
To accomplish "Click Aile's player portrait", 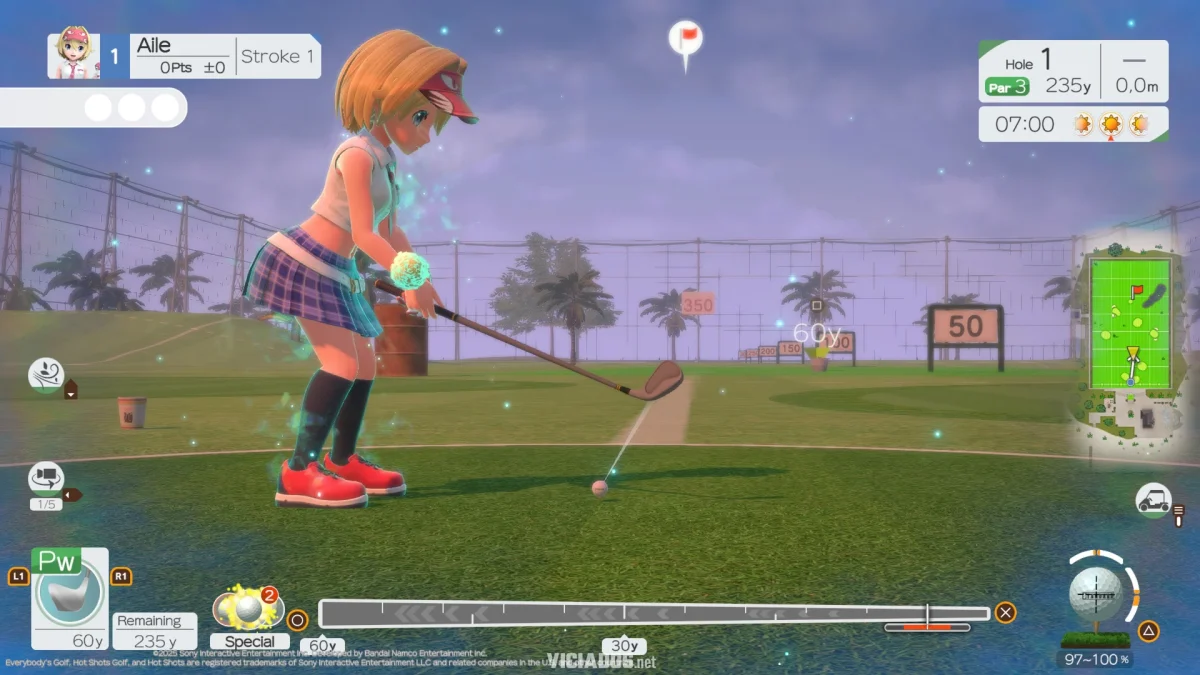I will tap(73, 56).
